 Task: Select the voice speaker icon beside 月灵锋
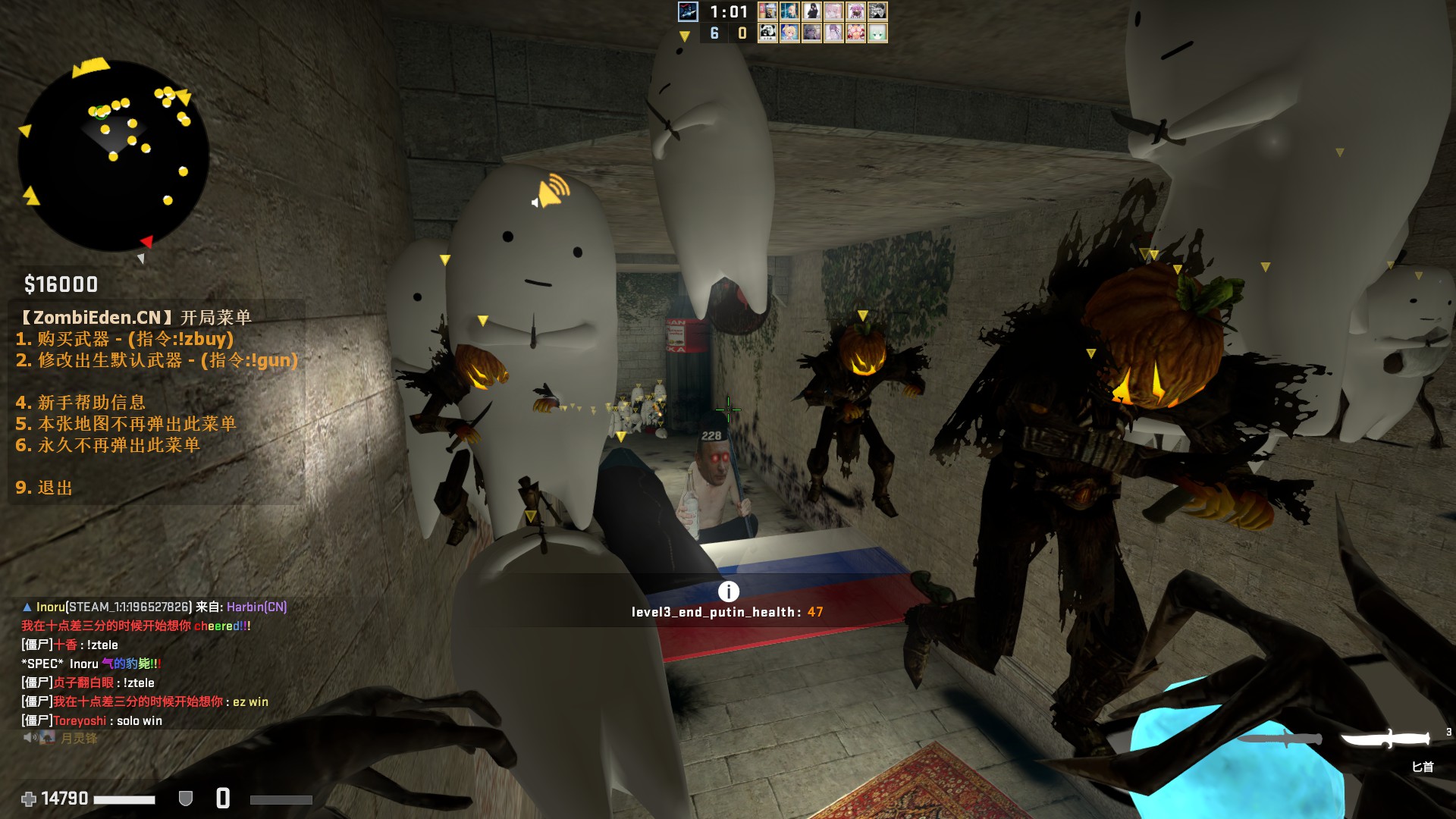[30, 737]
